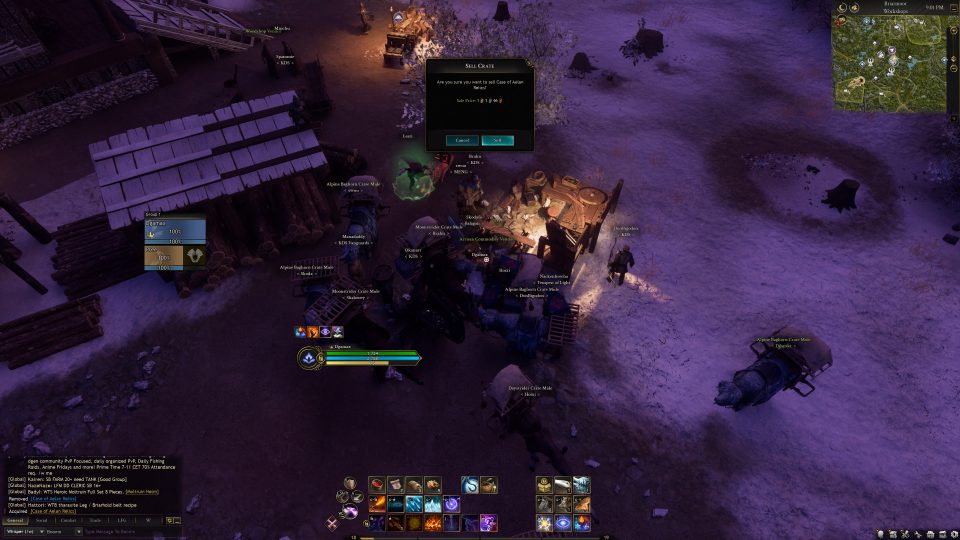Cancel the Sell Crate dialog
The image size is (960, 540).
[x=462, y=141]
